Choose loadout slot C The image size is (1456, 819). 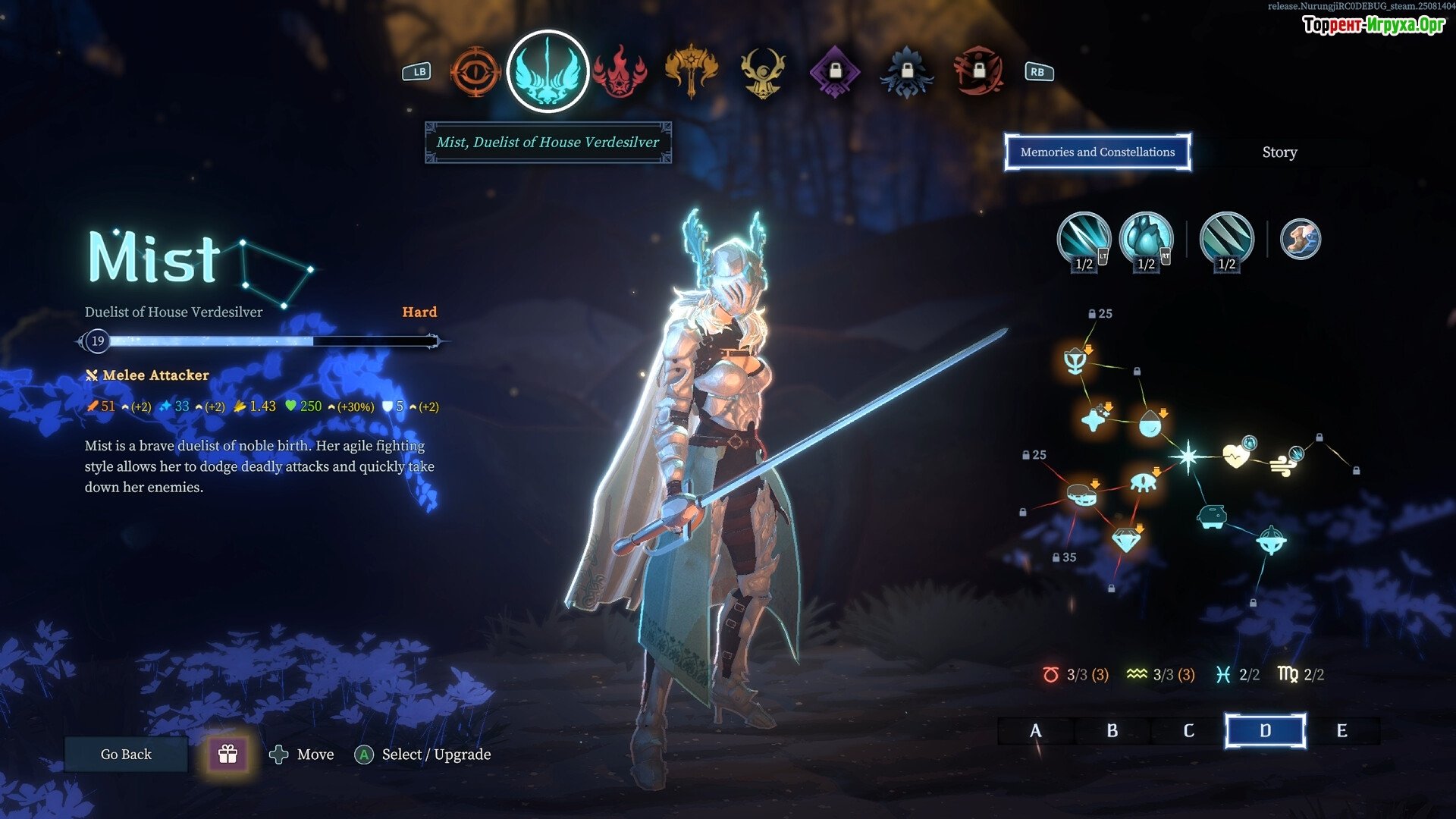coord(1188,731)
